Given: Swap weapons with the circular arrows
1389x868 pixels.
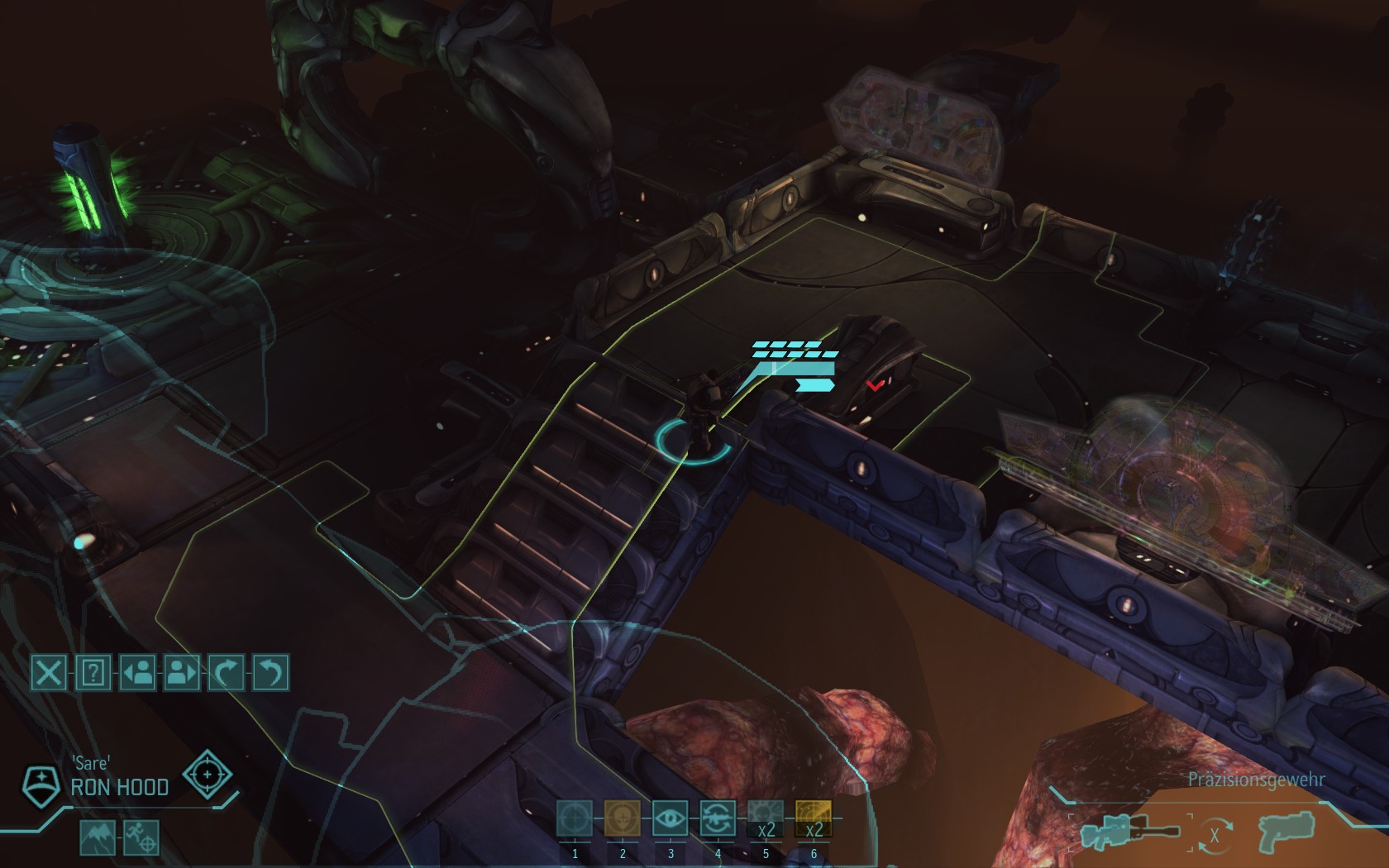Looking at the screenshot, I should click(1215, 835).
